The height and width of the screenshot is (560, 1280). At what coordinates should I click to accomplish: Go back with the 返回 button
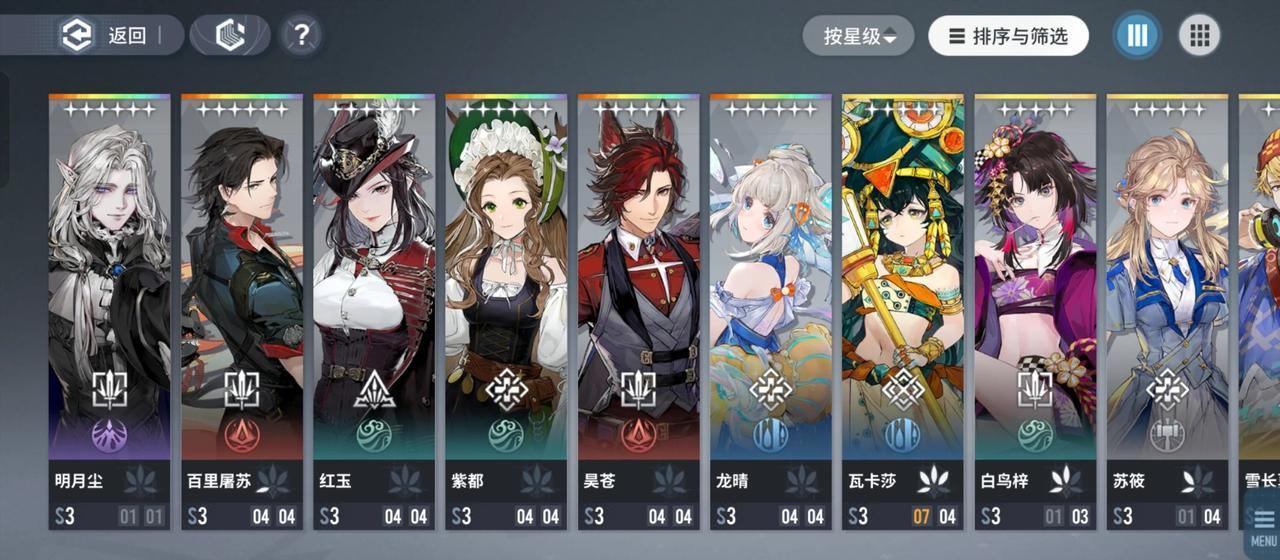108,36
